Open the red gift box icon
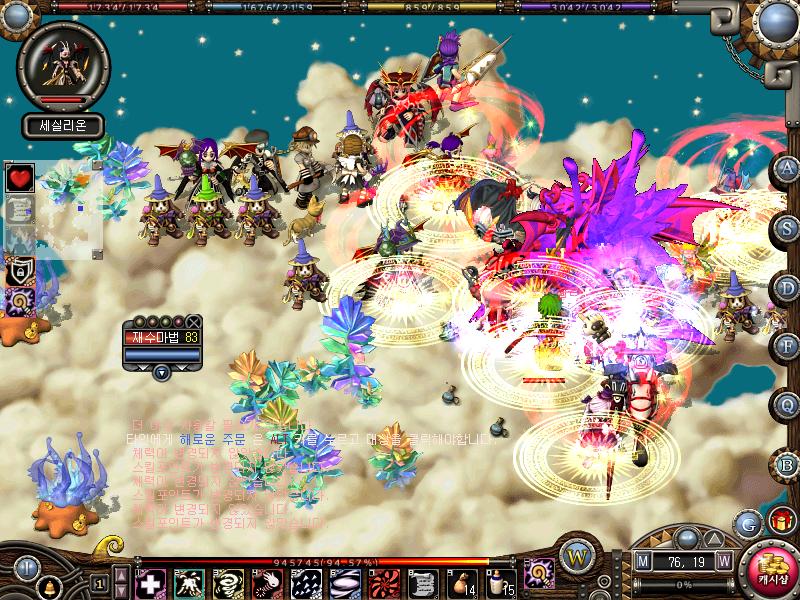The height and width of the screenshot is (600, 800). click(779, 520)
